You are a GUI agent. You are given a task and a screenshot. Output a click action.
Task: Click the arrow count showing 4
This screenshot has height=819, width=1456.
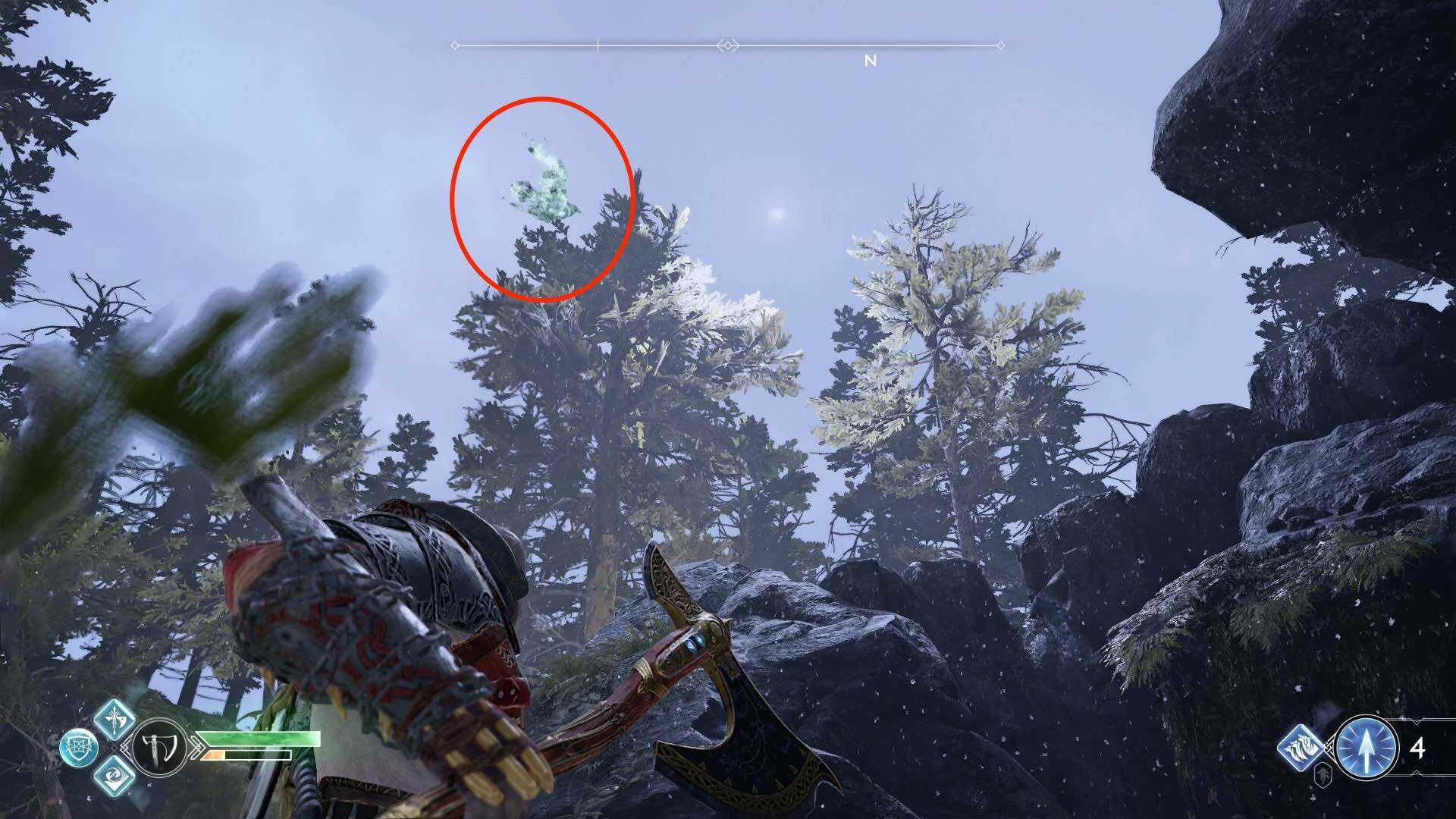click(1419, 746)
